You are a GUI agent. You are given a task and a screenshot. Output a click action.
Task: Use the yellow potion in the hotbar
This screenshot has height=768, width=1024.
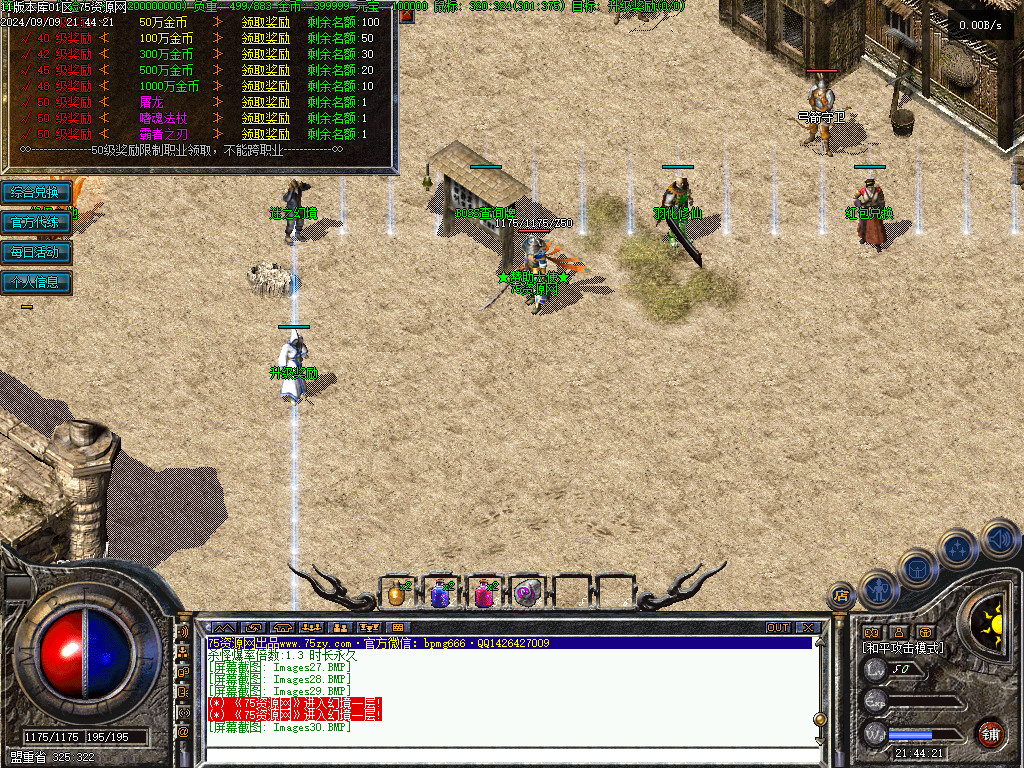click(397, 594)
